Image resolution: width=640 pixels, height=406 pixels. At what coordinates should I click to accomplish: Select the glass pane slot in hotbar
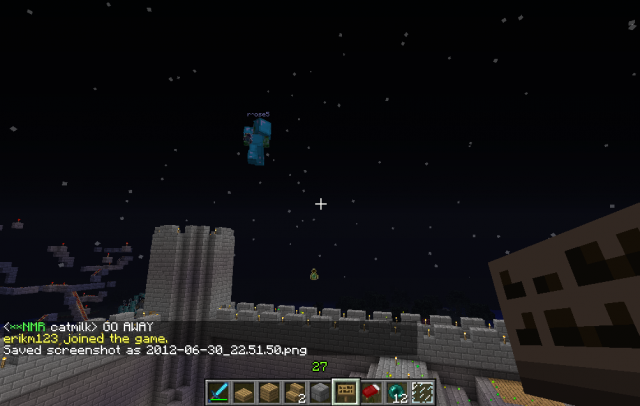tap(420, 393)
